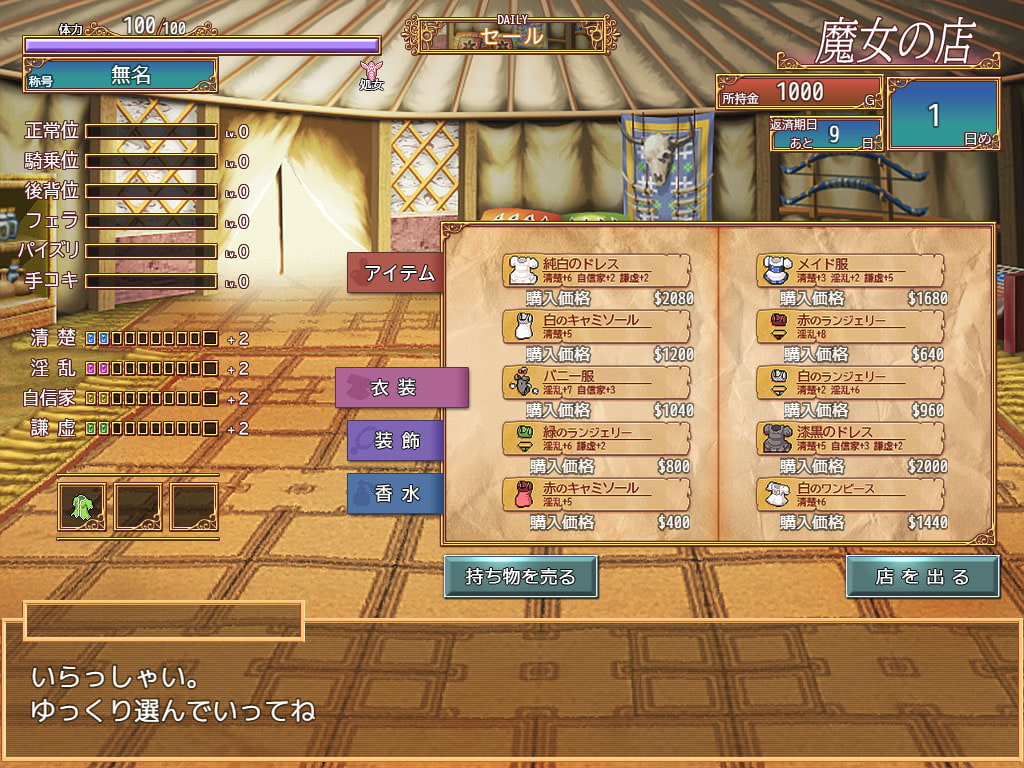
Task: Select the 赤のランジェリー listing
Action: tap(850, 326)
